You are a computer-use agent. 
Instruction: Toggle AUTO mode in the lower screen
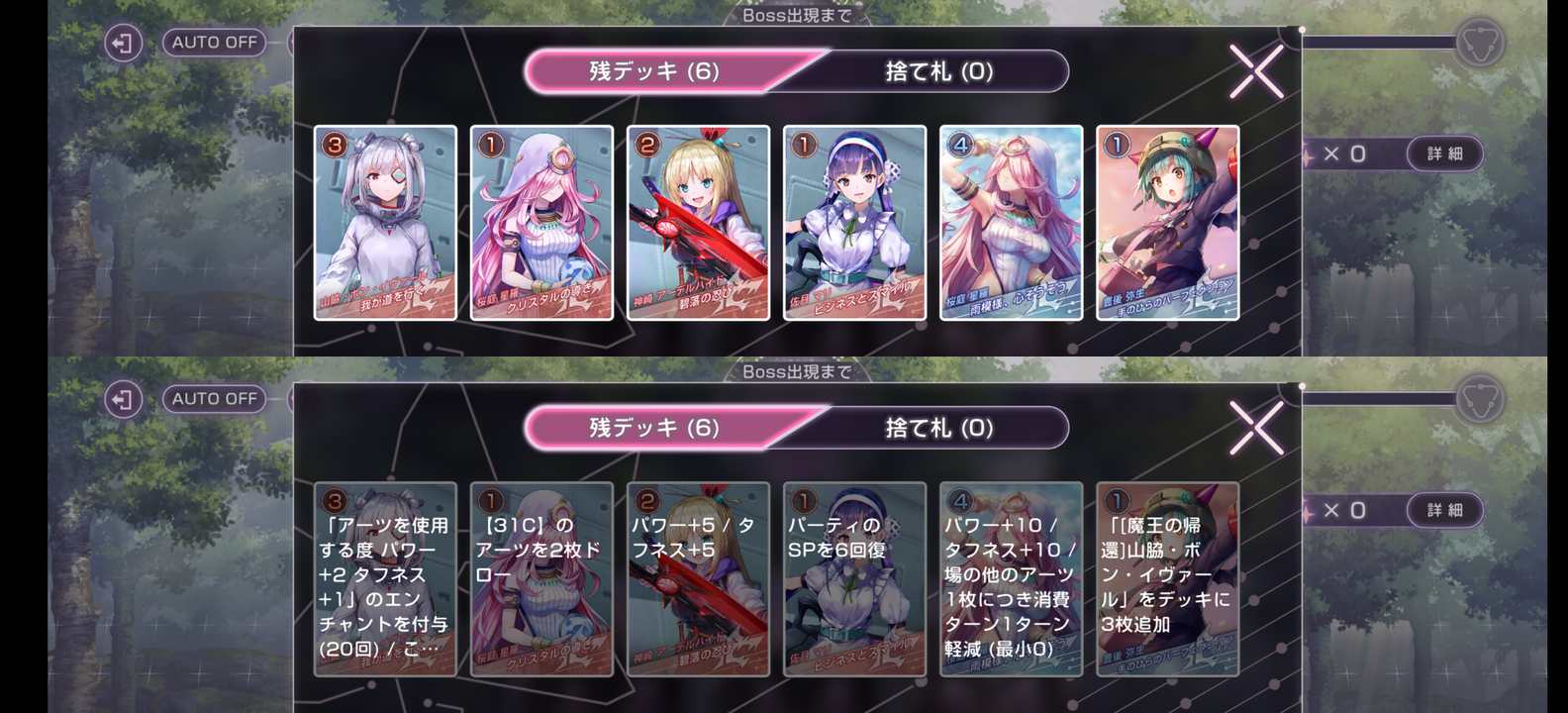pos(214,399)
